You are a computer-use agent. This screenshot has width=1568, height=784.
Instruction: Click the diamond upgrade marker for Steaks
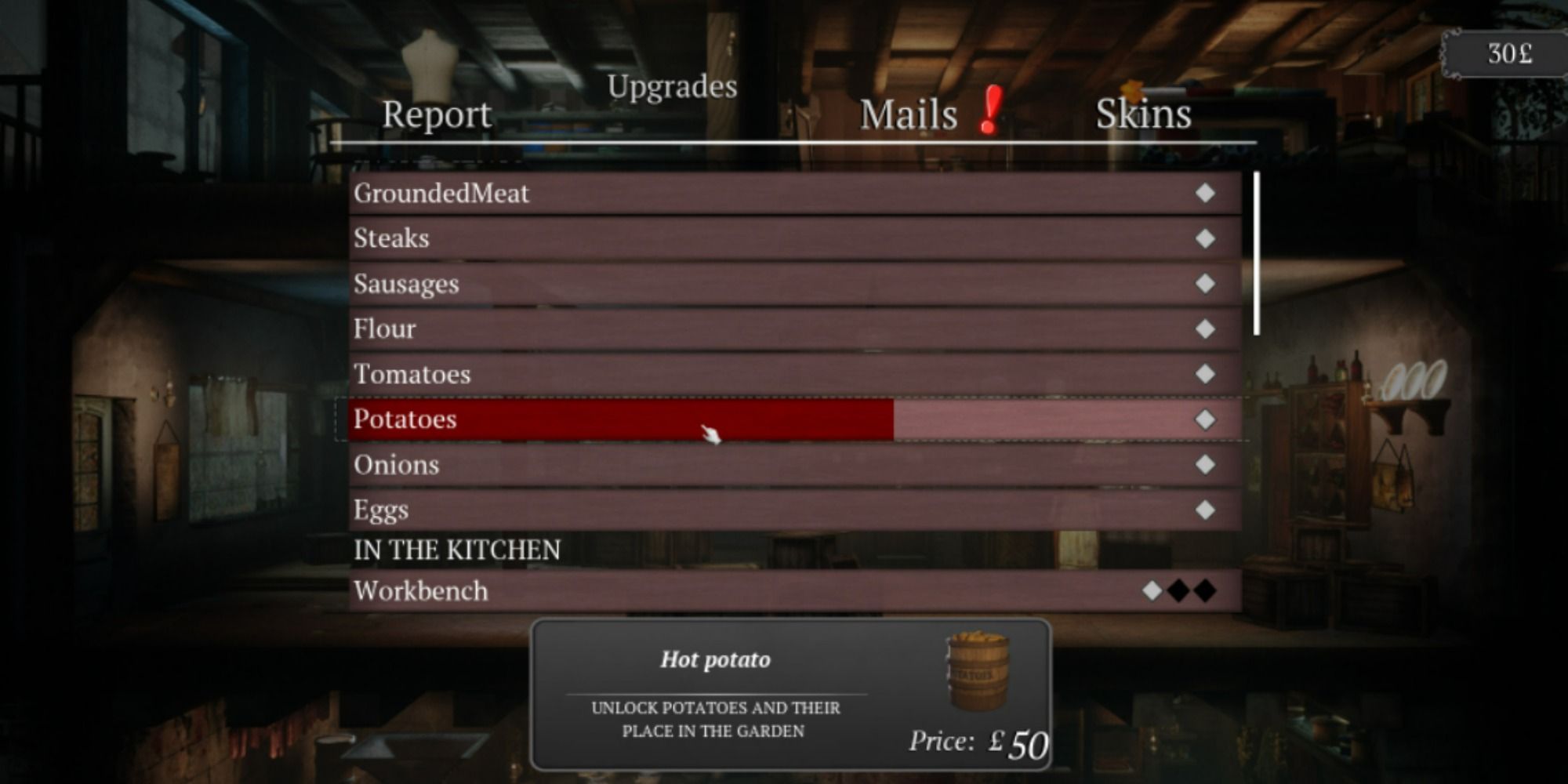click(x=1204, y=239)
